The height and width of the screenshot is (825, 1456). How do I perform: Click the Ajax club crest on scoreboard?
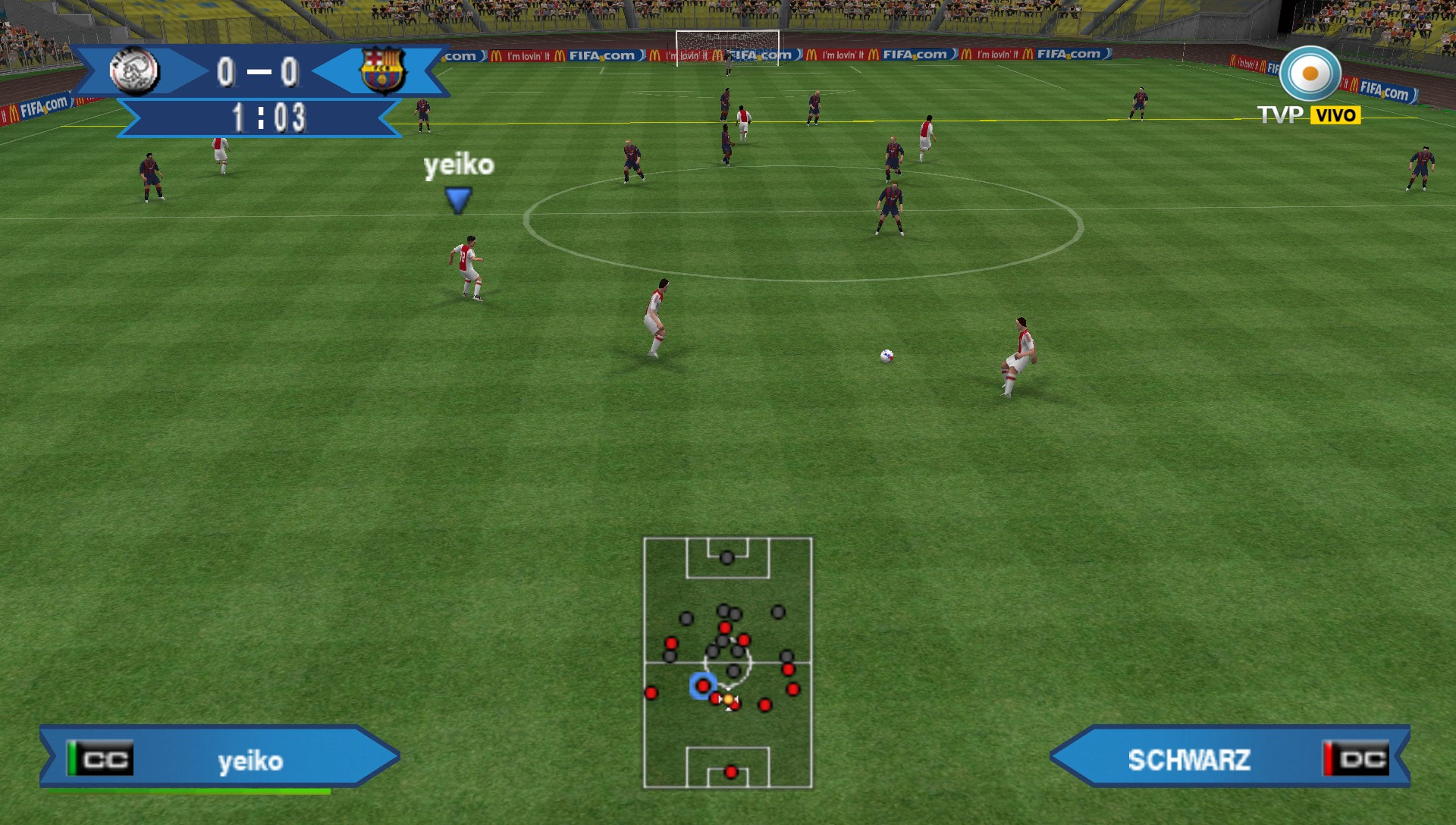[x=135, y=71]
